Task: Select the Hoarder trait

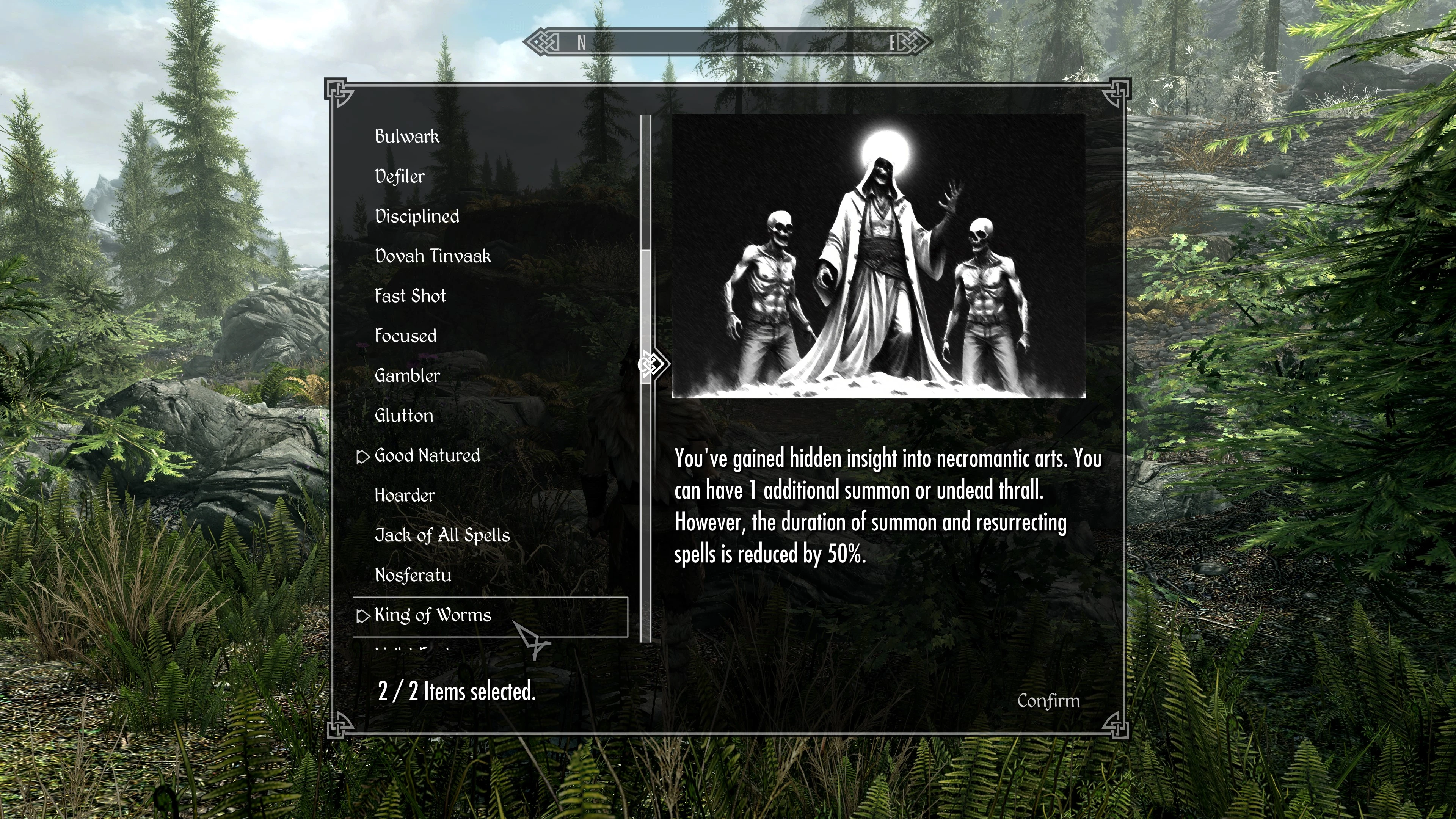Action: tap(405, 496)
